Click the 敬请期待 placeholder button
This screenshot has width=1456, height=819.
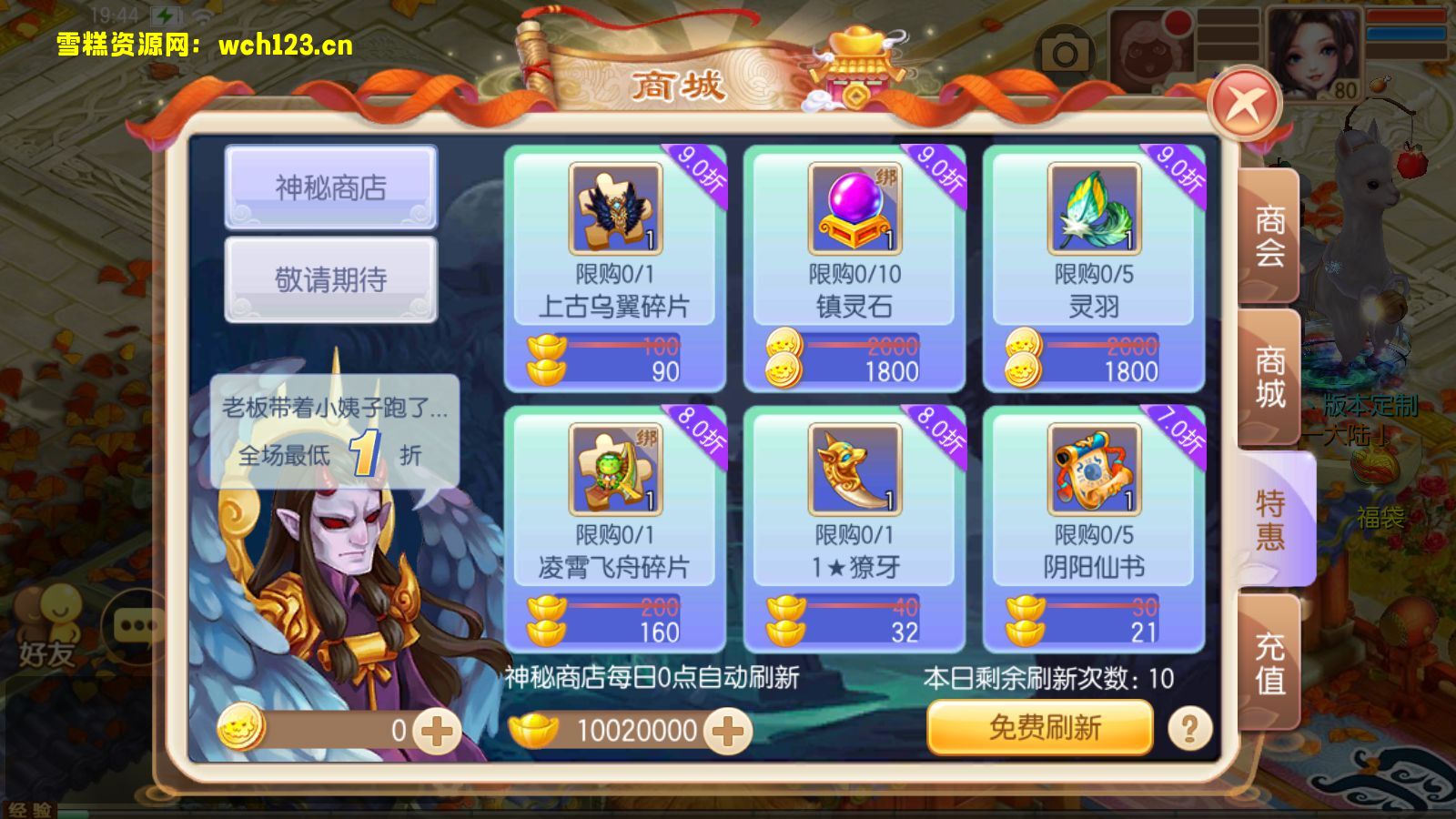tap(329, 275)
